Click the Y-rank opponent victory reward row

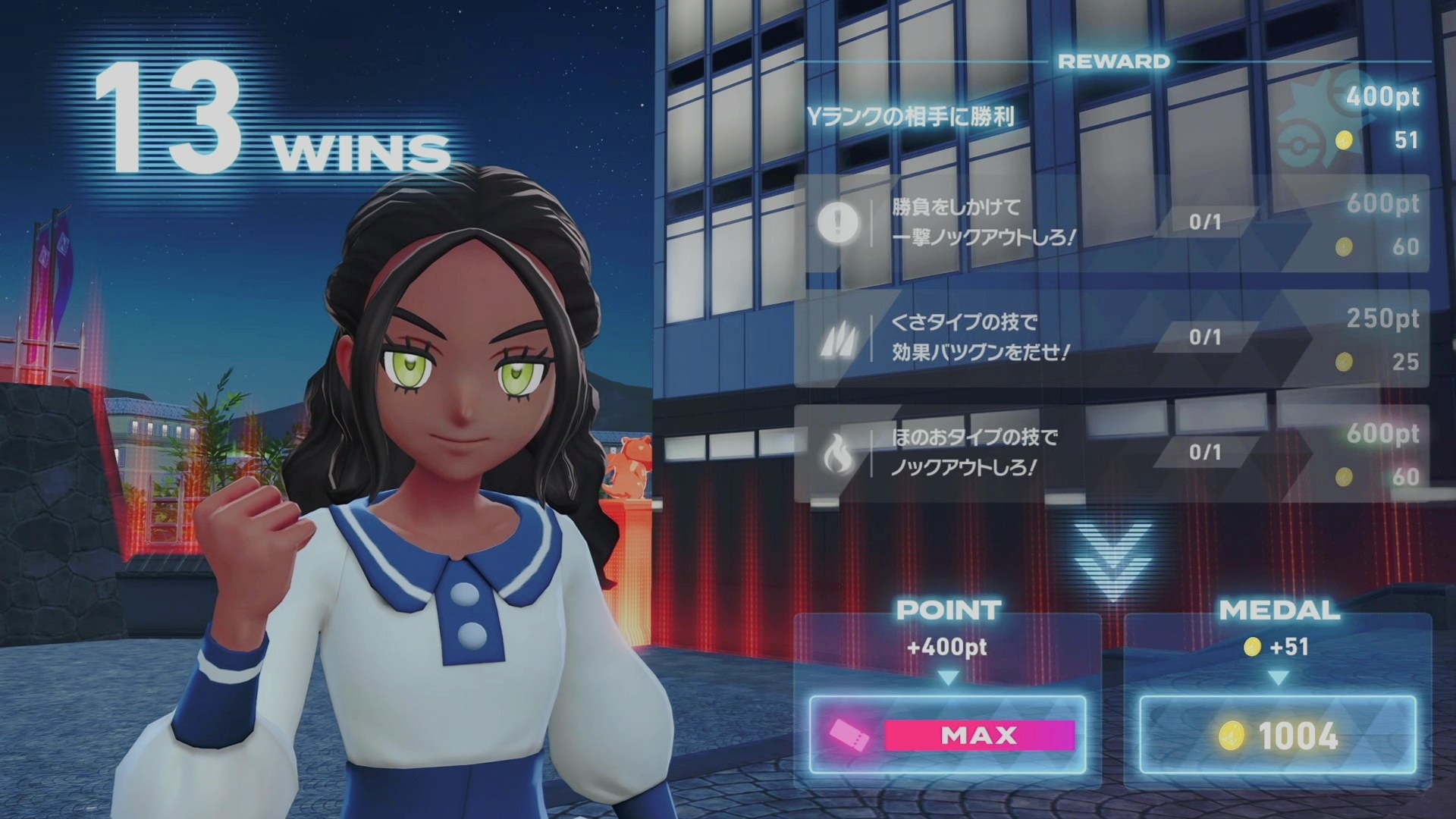click(1111, 118)
